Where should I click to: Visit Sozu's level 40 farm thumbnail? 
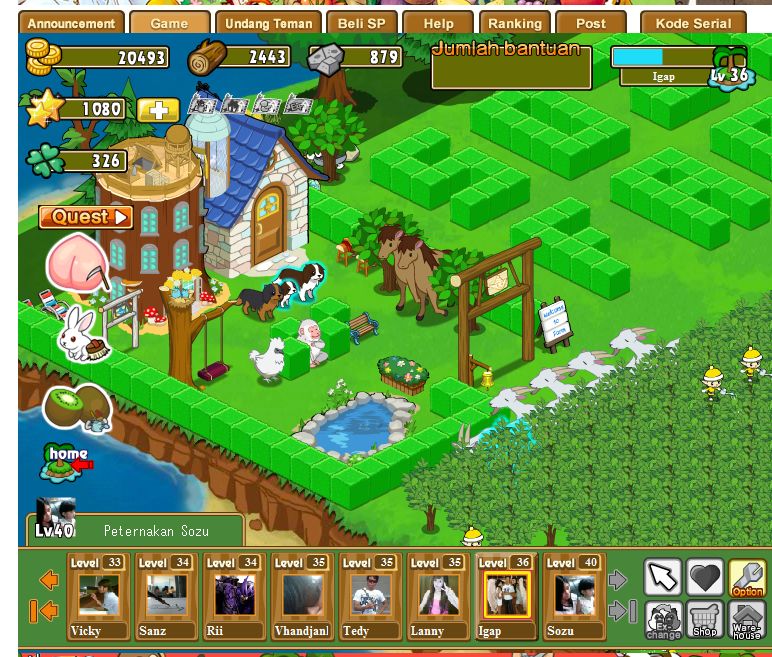(x=574, y=597)
